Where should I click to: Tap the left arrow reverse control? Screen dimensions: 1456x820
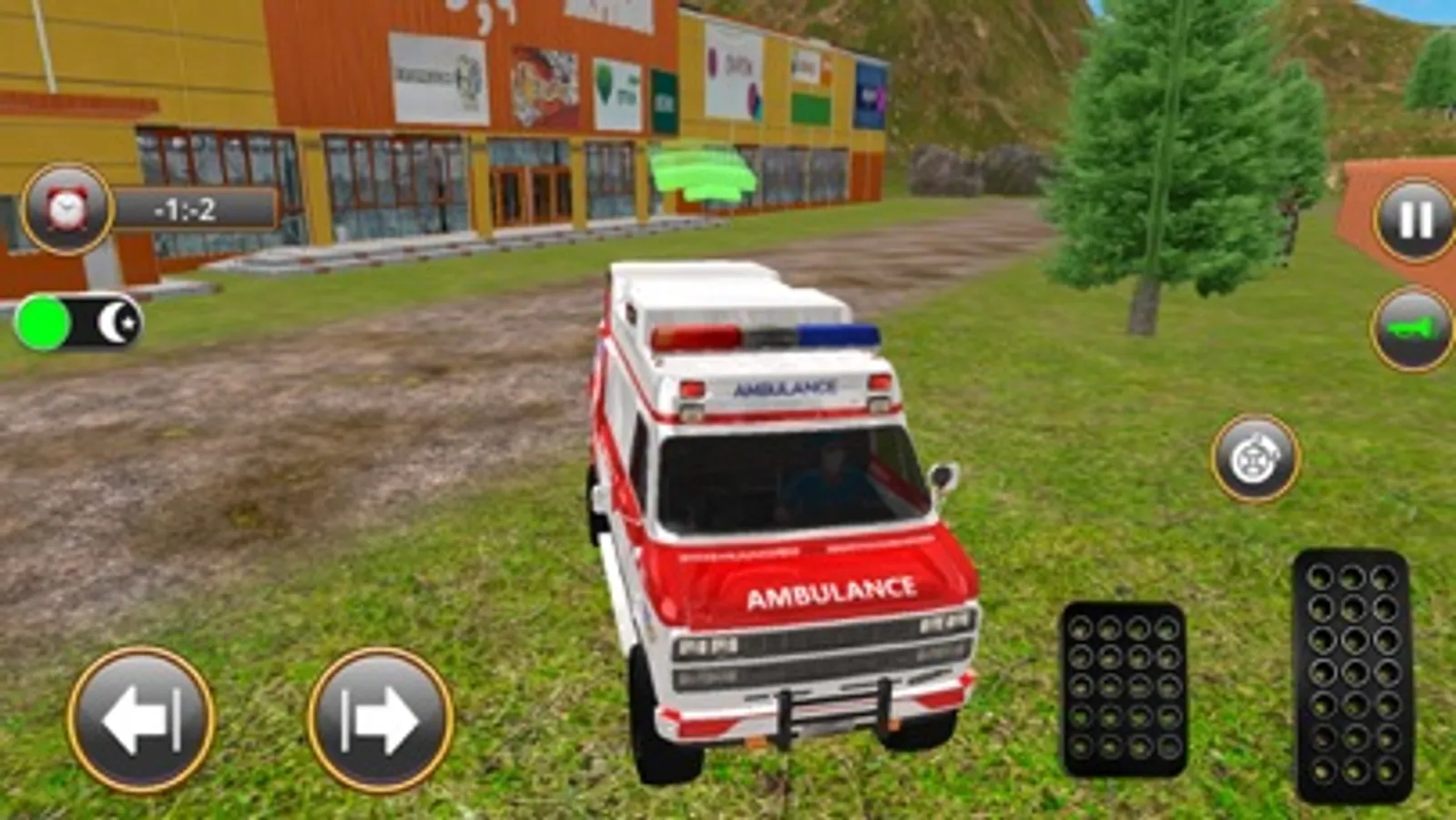point(138,717)
